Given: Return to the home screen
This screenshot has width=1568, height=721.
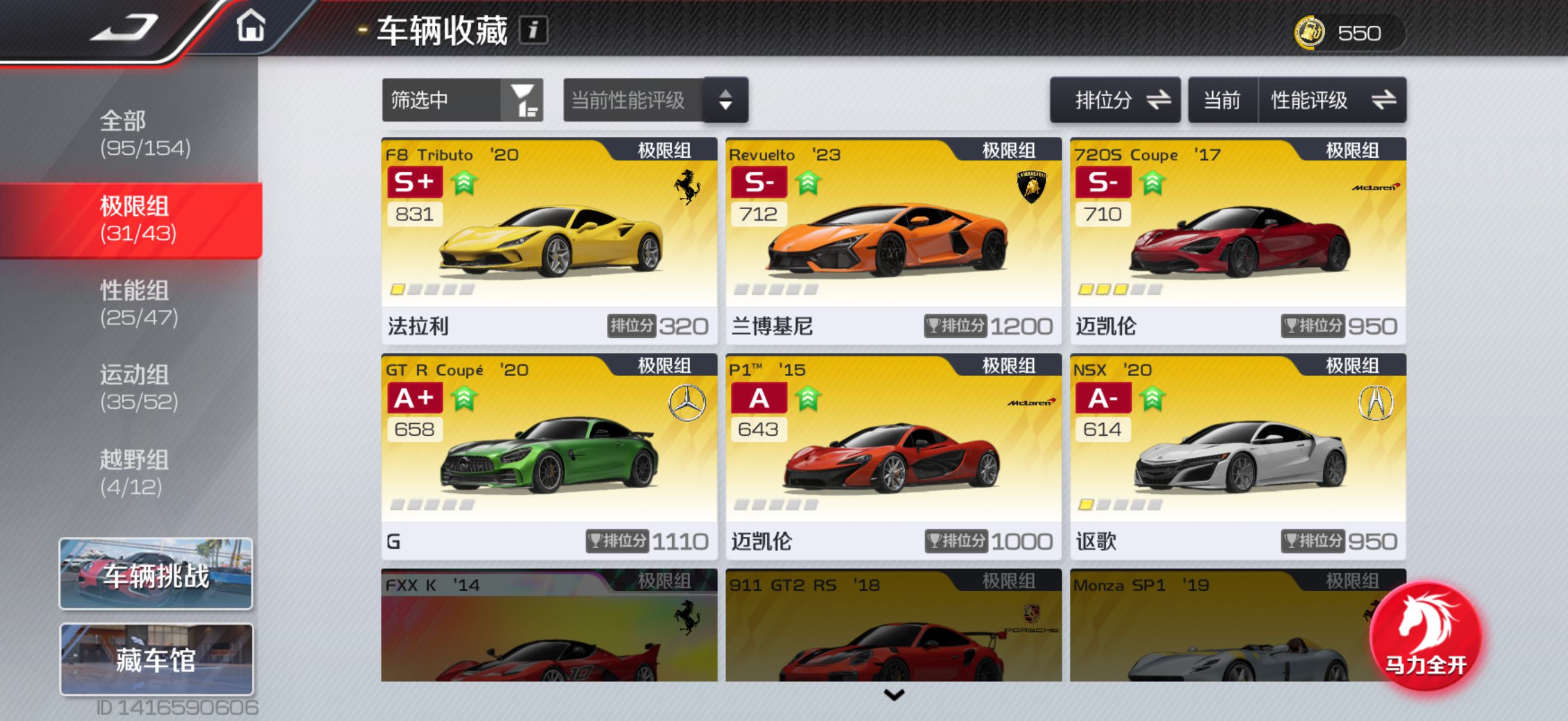Looking at the screenshot, I should pos(250,28).
